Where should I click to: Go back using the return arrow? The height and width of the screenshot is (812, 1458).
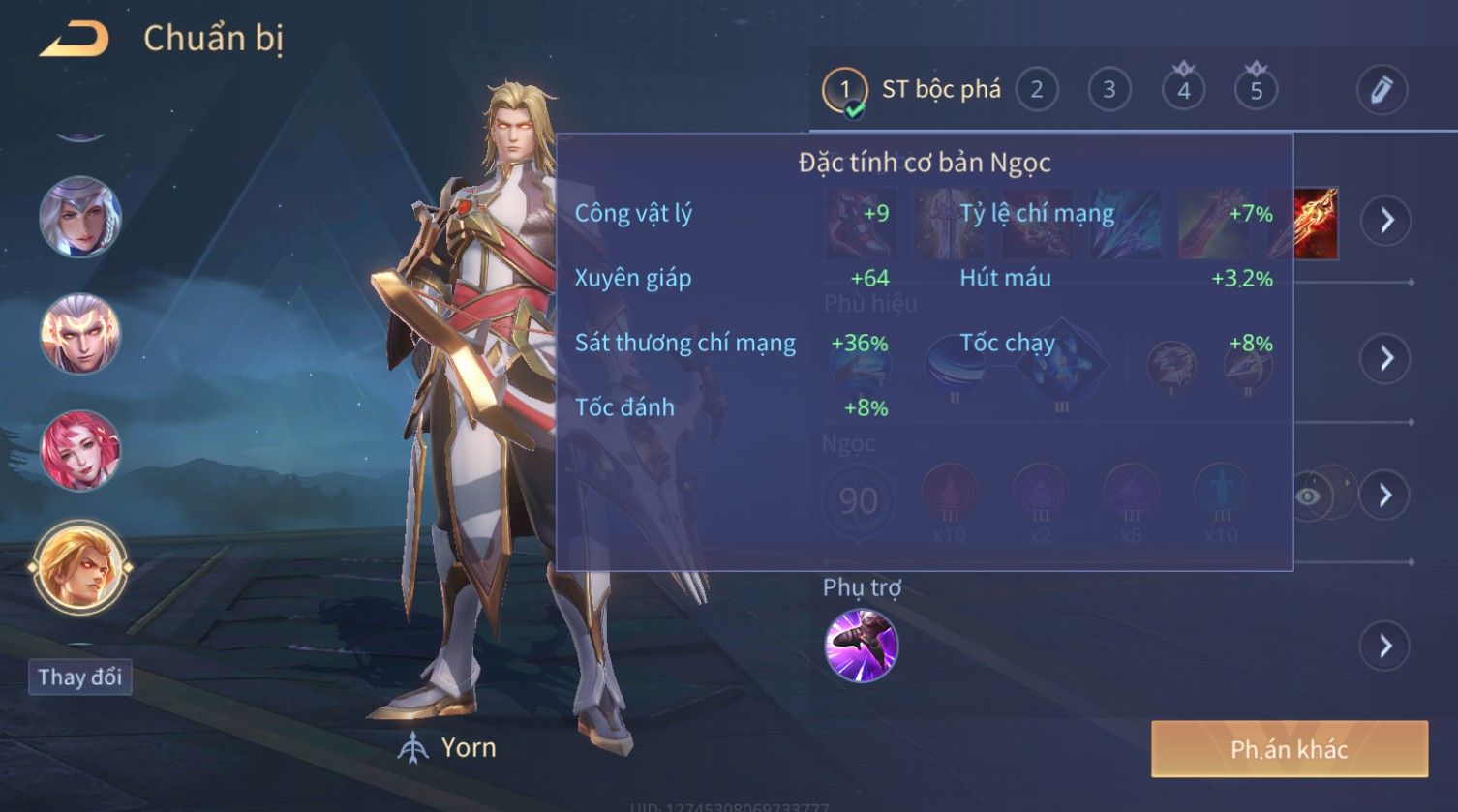coord(75,41)
